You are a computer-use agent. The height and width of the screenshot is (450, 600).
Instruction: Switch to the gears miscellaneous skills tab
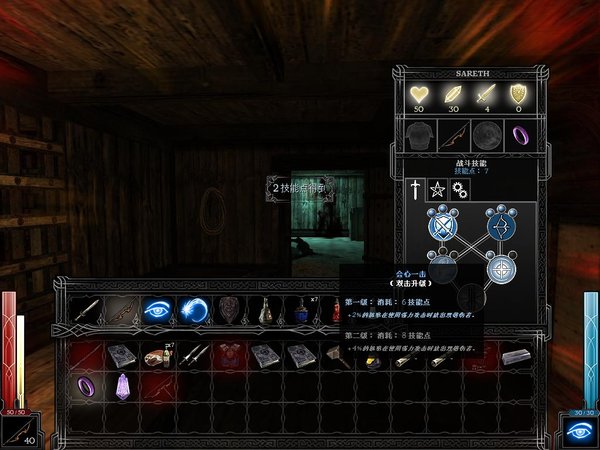458,188
